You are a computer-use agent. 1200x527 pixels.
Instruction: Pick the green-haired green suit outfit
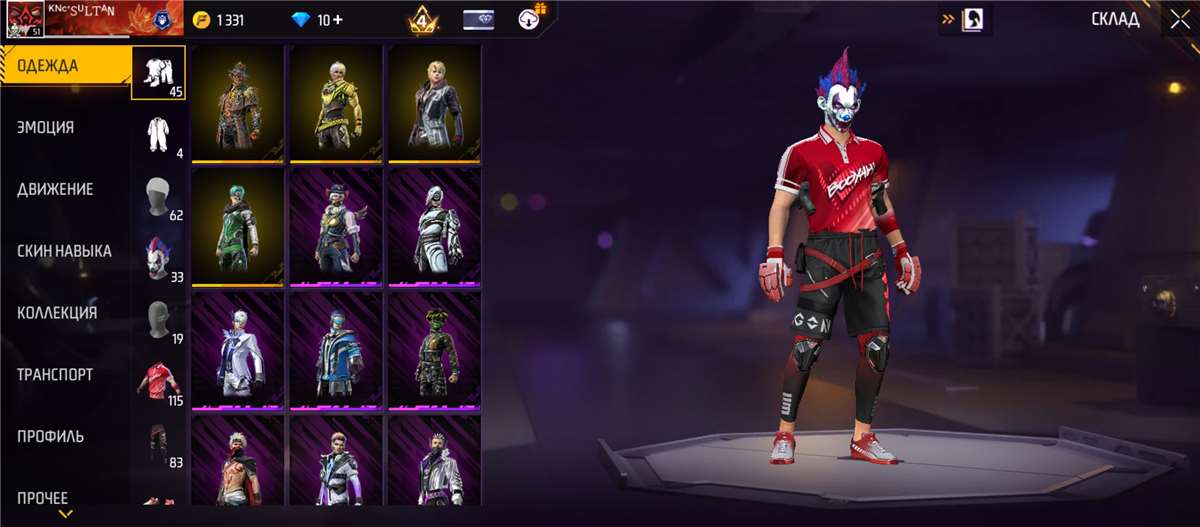pyautogui.click(x=237, y=226)
